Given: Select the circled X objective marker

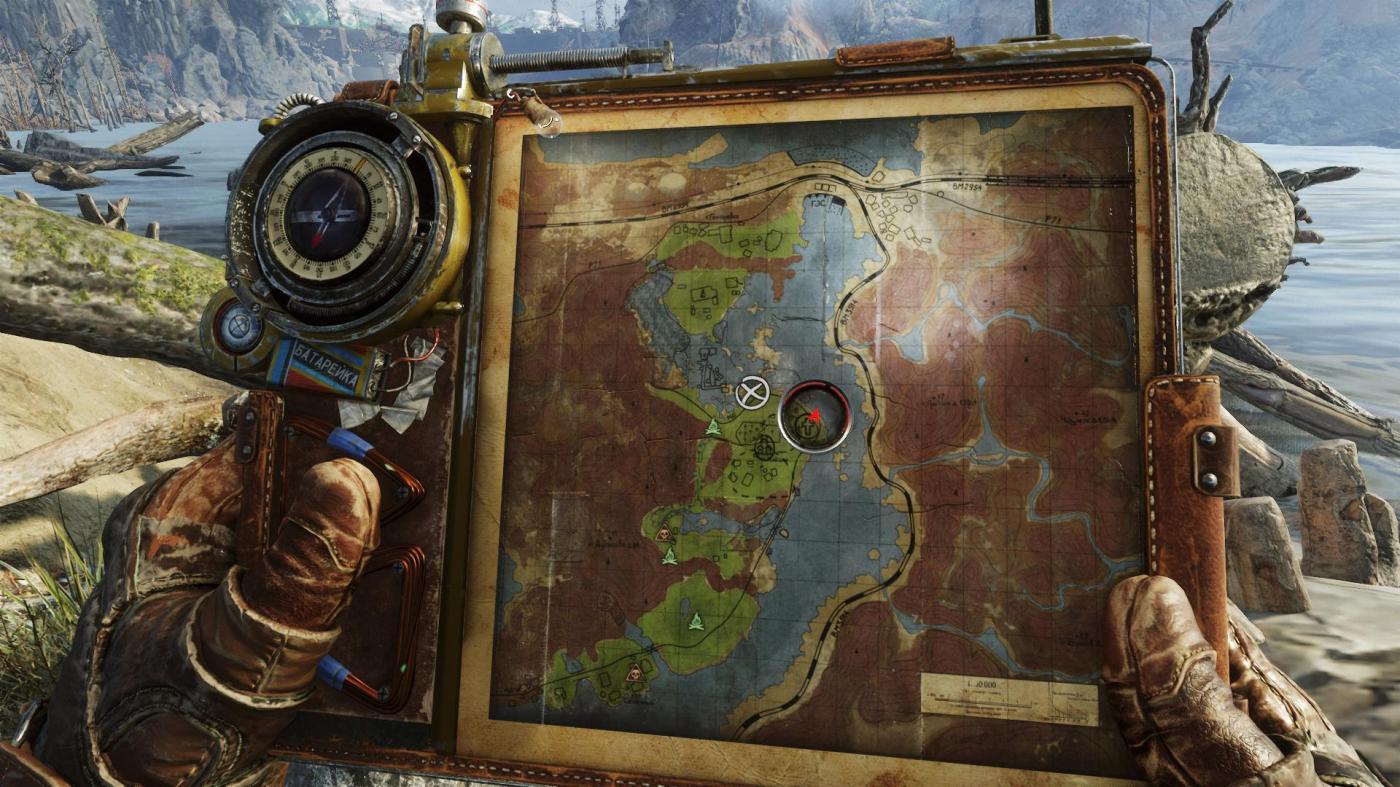Looking at the screenshot, I should pos(751,393).
